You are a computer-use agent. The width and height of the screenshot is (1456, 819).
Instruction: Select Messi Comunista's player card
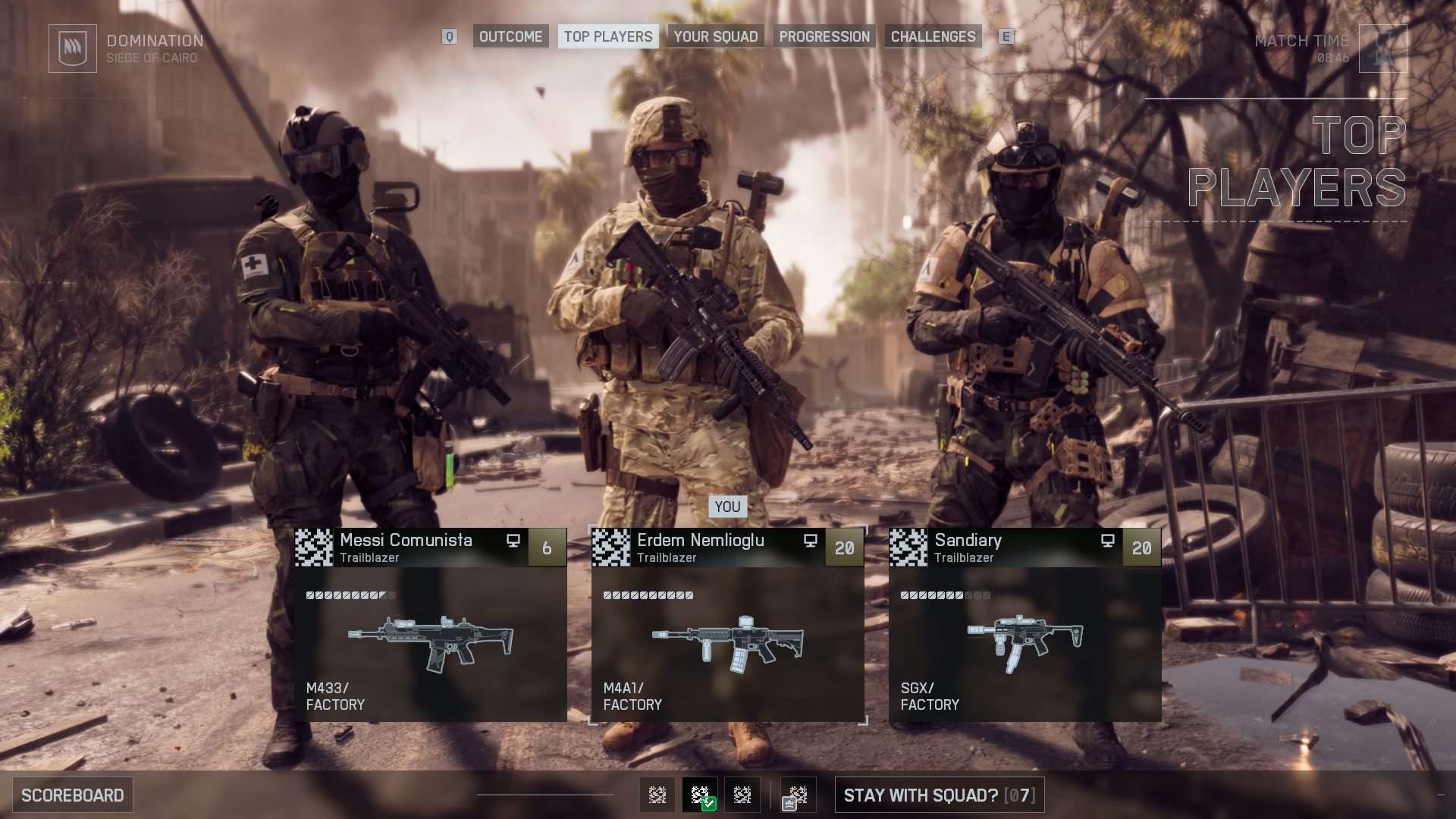pos(430,548)
